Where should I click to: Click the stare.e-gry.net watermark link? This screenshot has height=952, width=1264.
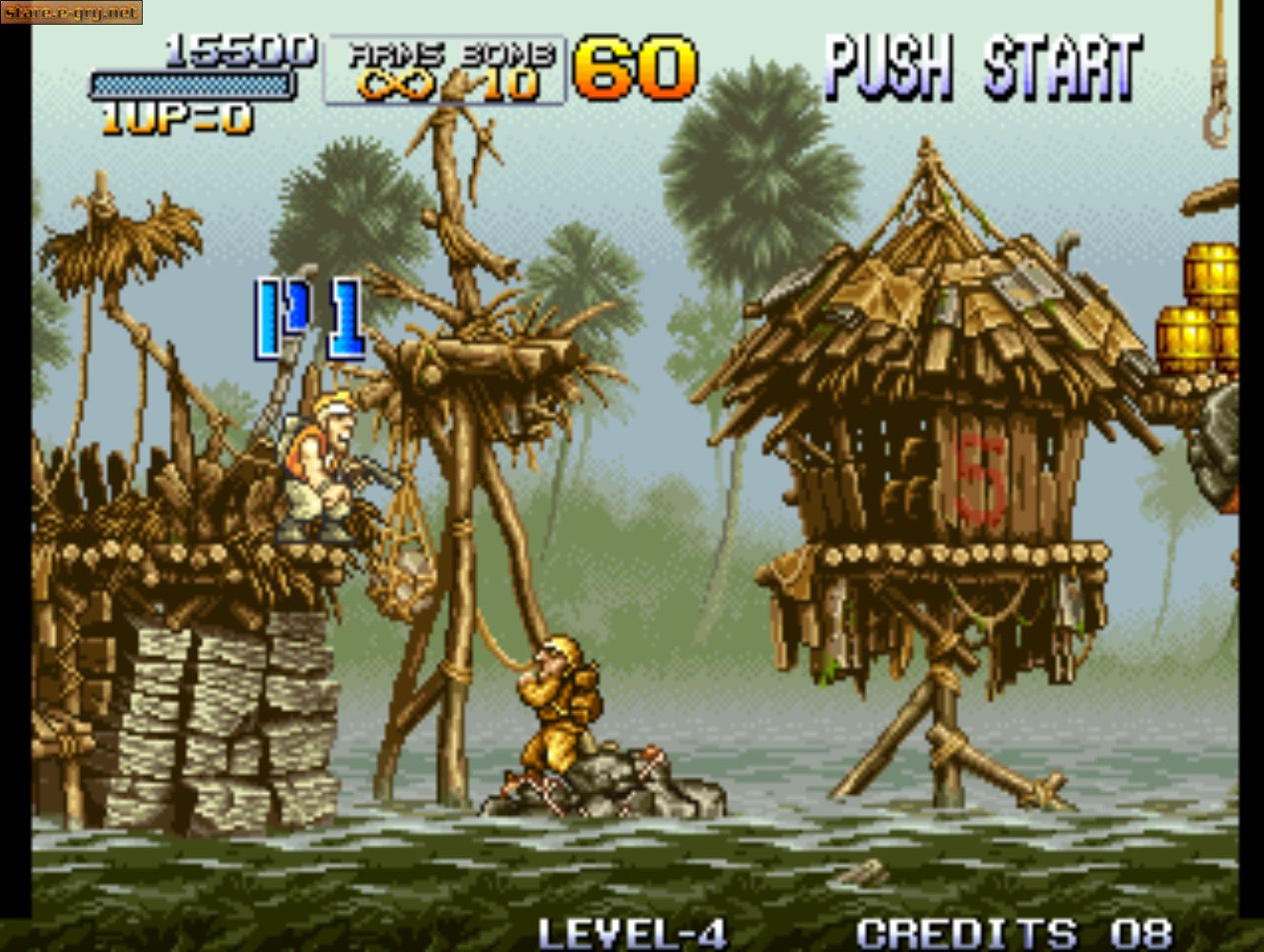tap(69, 13)
